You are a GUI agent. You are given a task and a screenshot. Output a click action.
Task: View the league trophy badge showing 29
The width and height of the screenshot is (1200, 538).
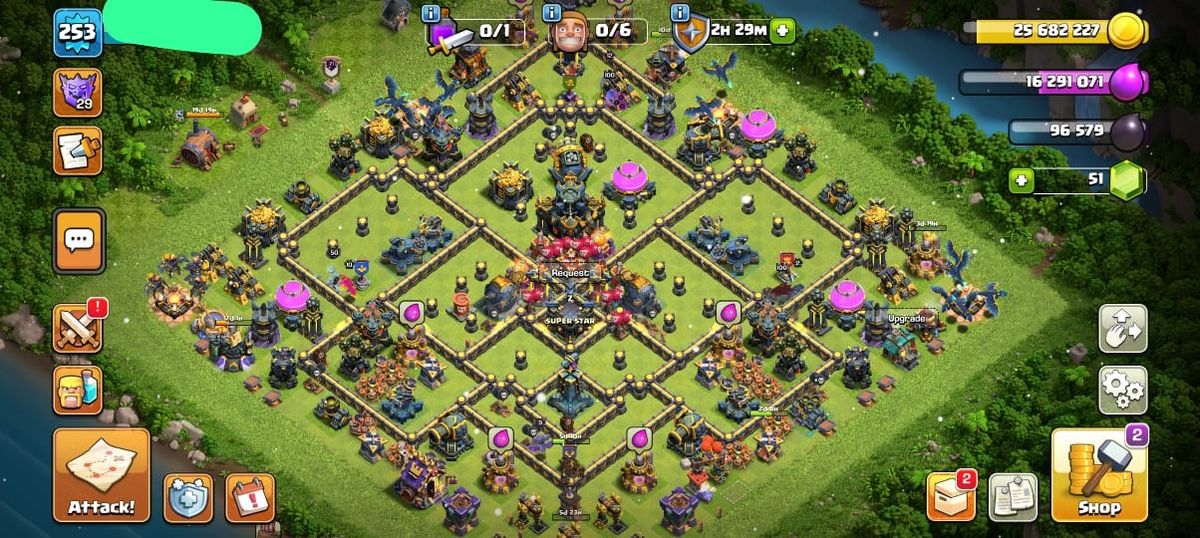pyautogui.click(x=77, y=93)
